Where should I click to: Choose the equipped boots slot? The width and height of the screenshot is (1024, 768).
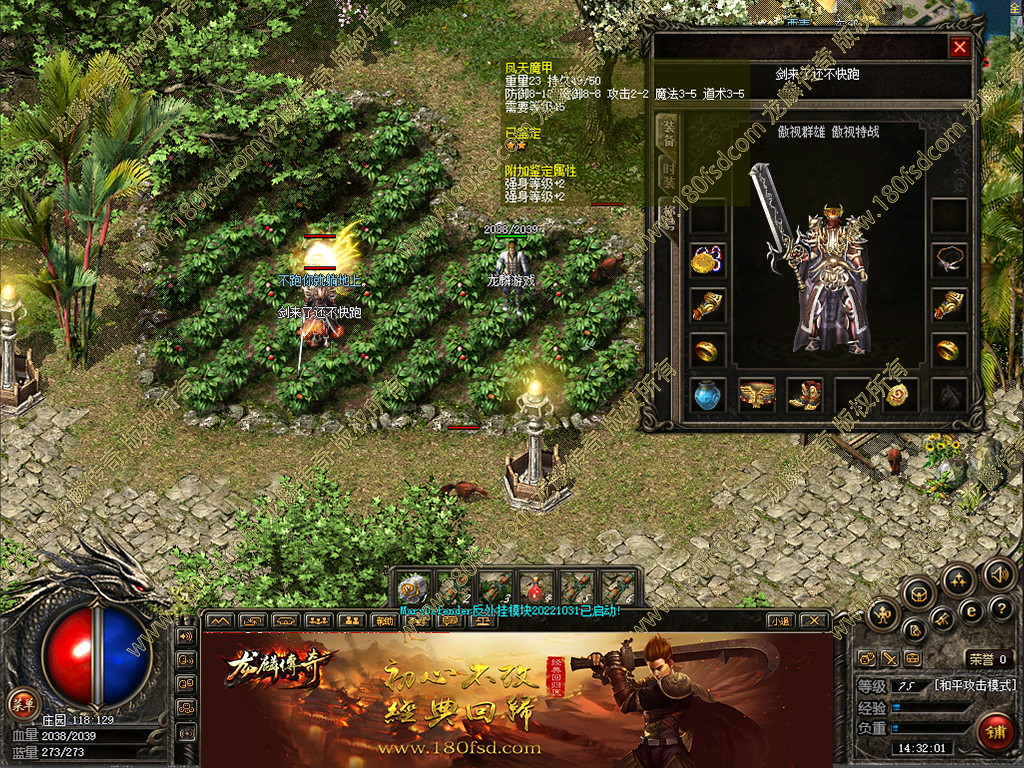pyautogui.click(x=804, y=395)
